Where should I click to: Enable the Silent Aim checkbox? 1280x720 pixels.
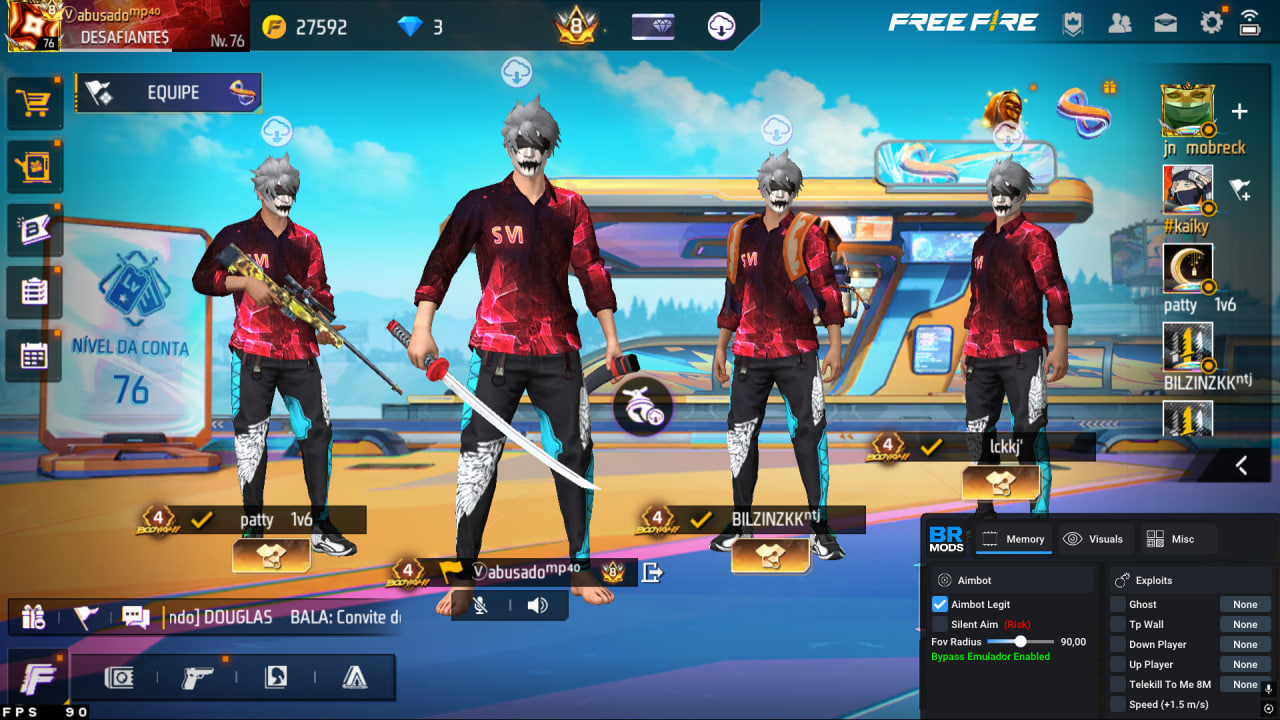(939, 624)
